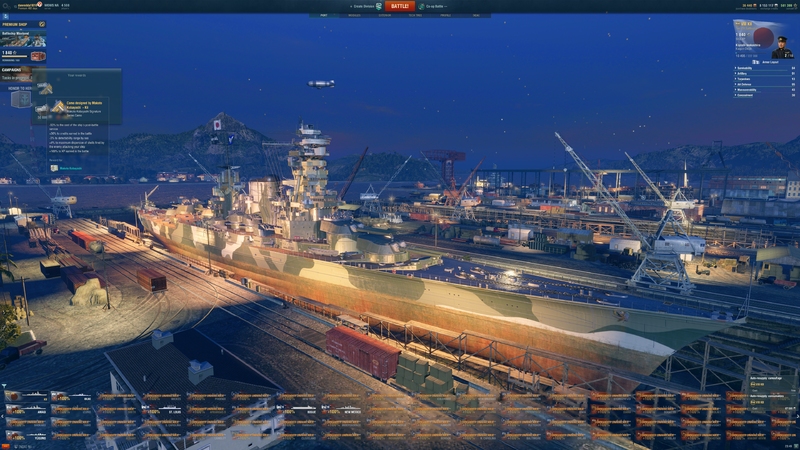This screenshot has width=800, height=450.
Task: Open the Tech Tree tab
Action: coord(415,16)
